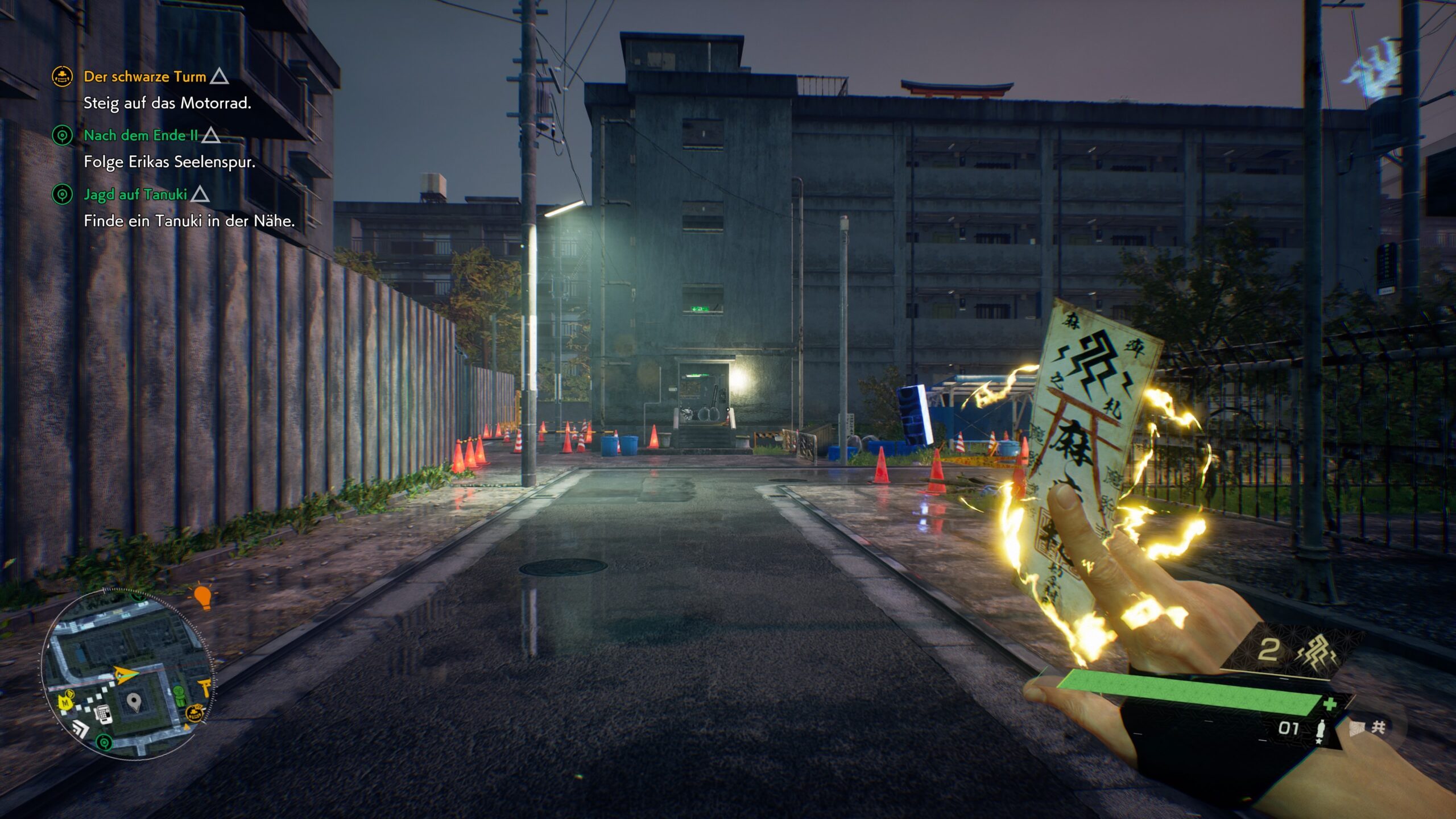Click the orange main quest icon beside 'Der schwarze Turm'
Viewport: 1456px width, 819px height.
click(x=62, y=76)
